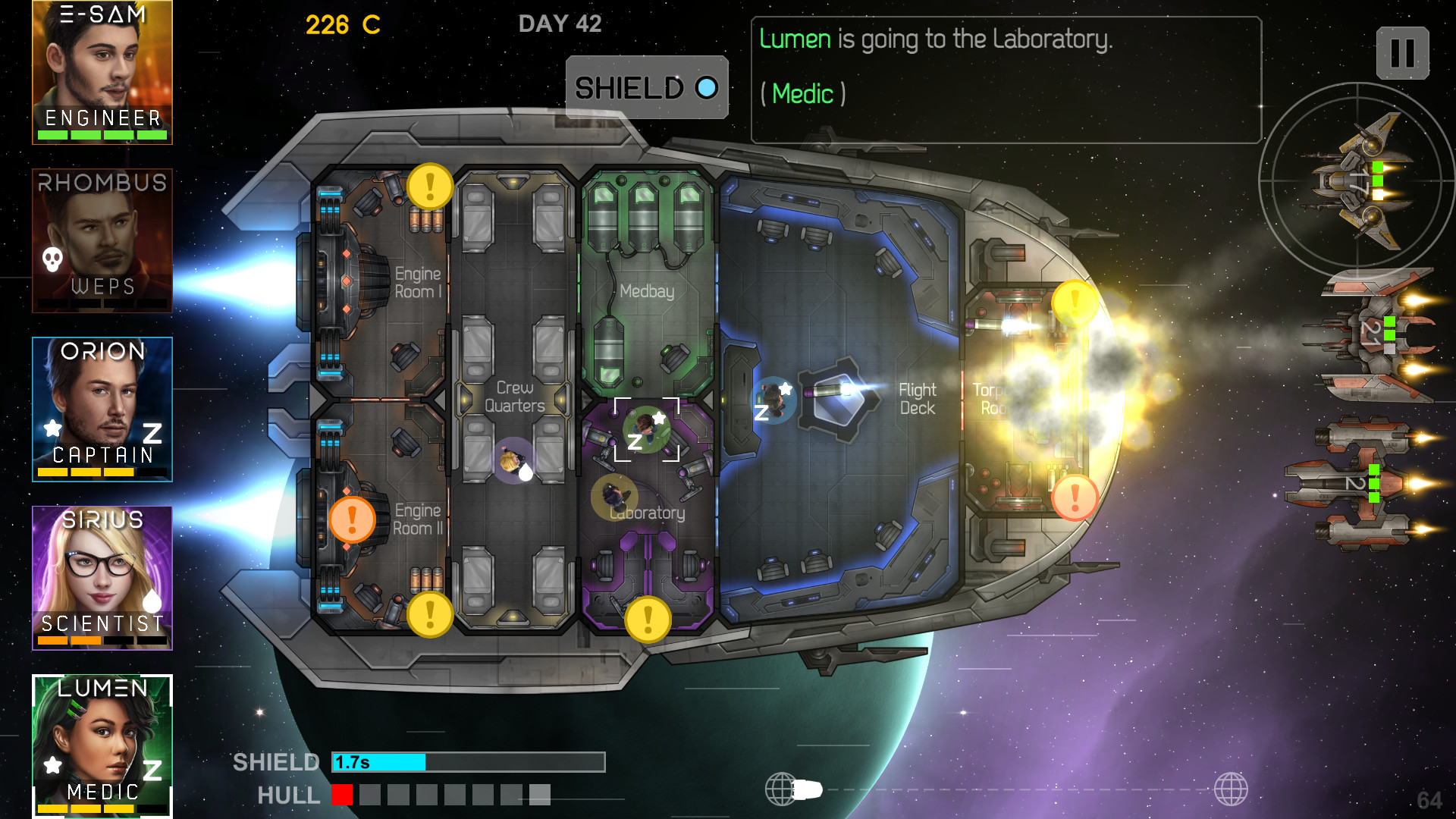The image size is (1456, 819).
Task: Target the enemy ship in the radar circle
Action: [1357, 182]
